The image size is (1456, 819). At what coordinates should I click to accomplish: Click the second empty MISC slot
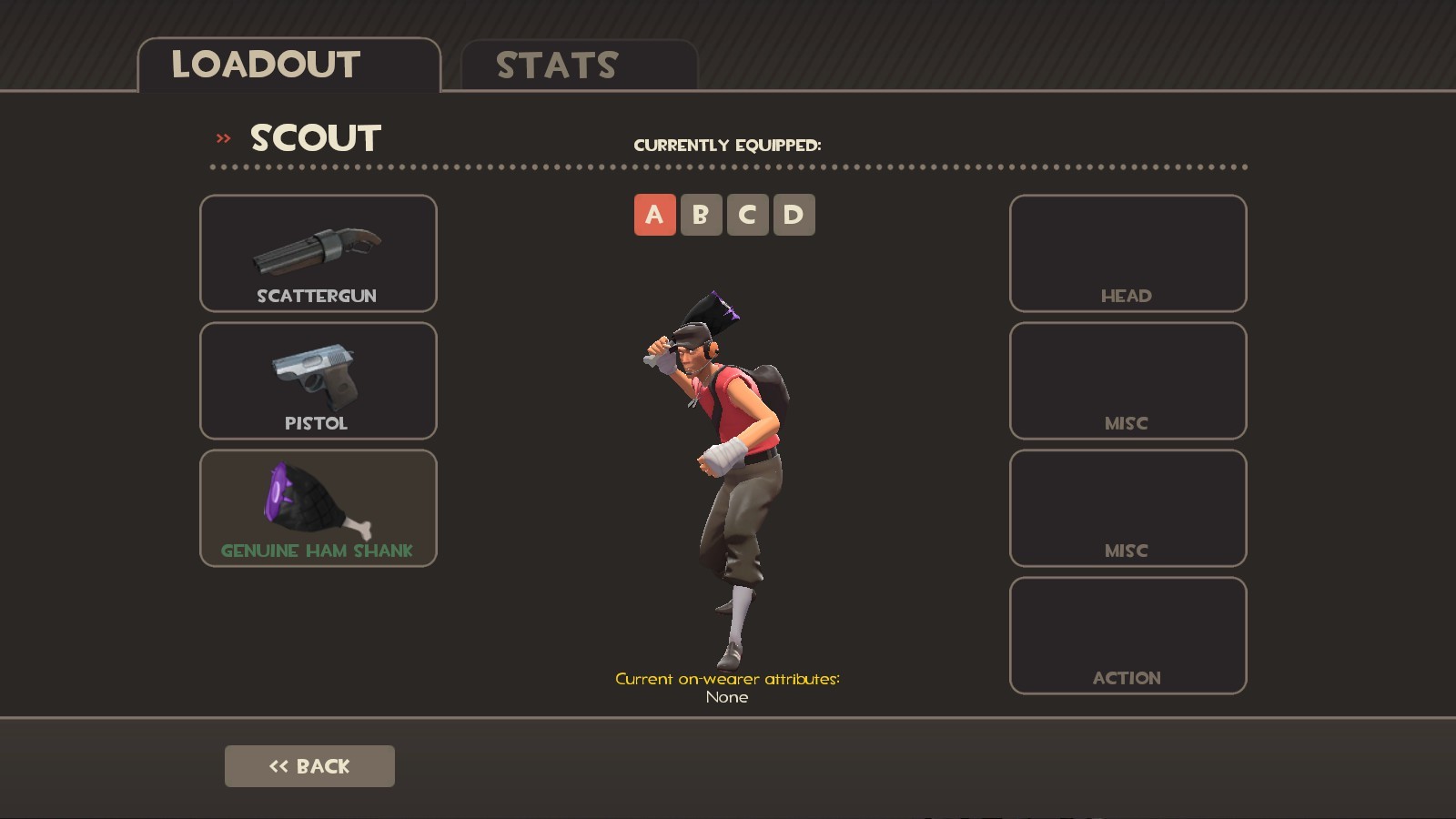(x=1127, y=508)
